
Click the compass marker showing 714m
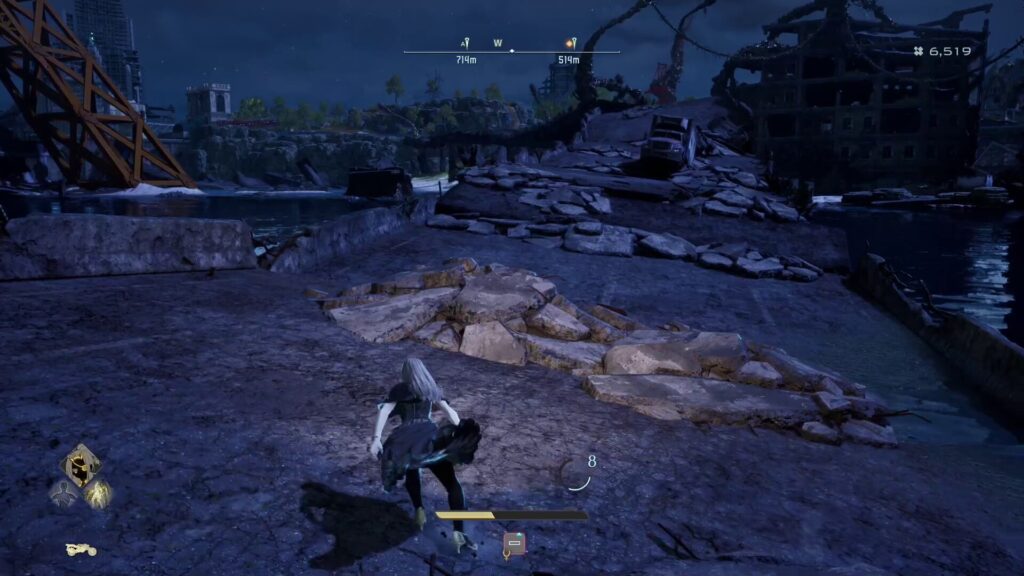465,44
